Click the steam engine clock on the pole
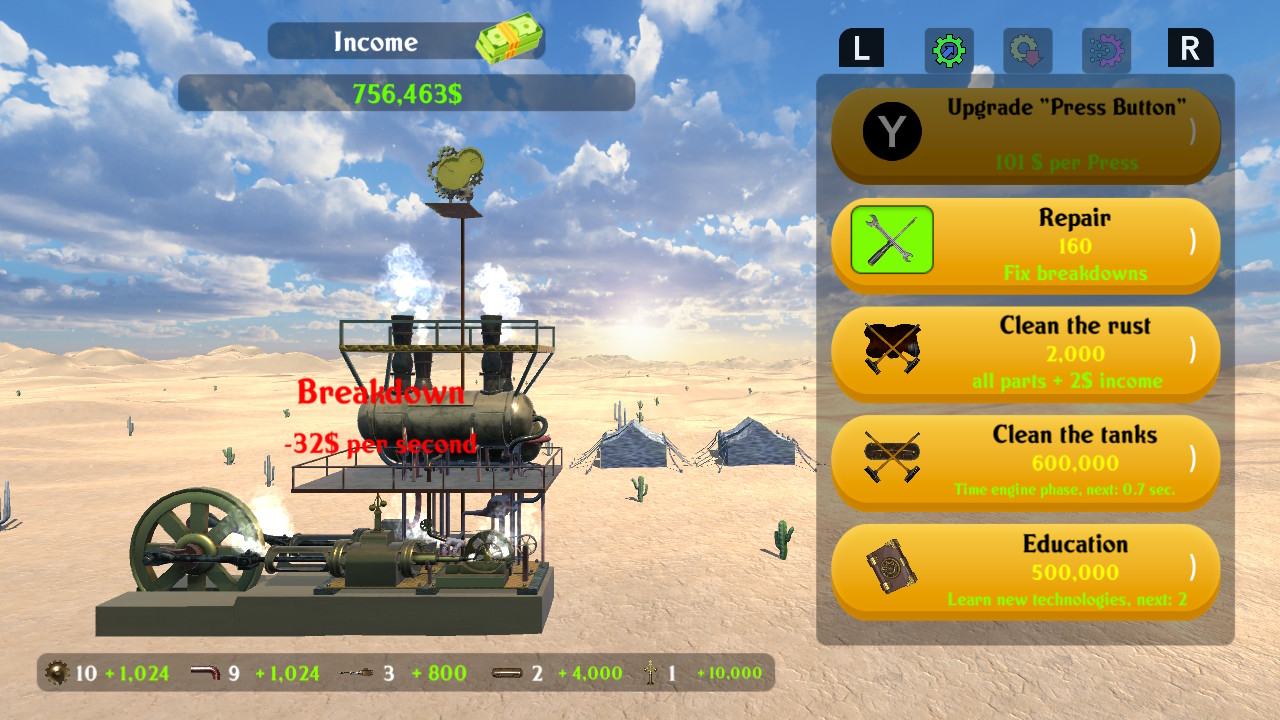The image size is (1280, 720). pos(459,172)
